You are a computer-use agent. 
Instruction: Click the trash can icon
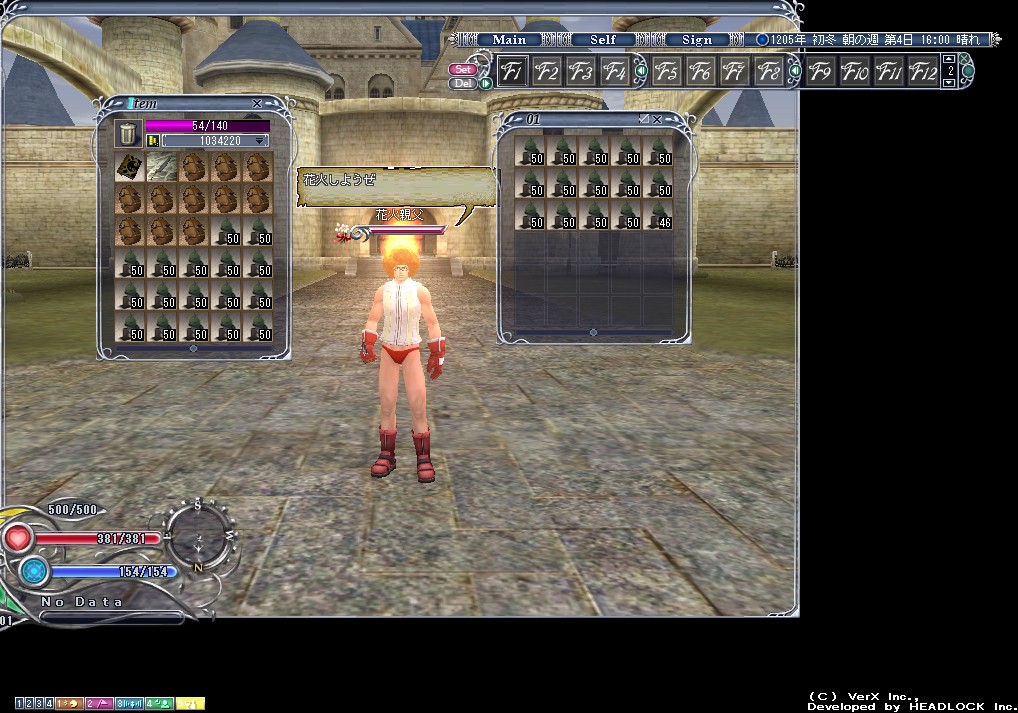tap(128, 134)
